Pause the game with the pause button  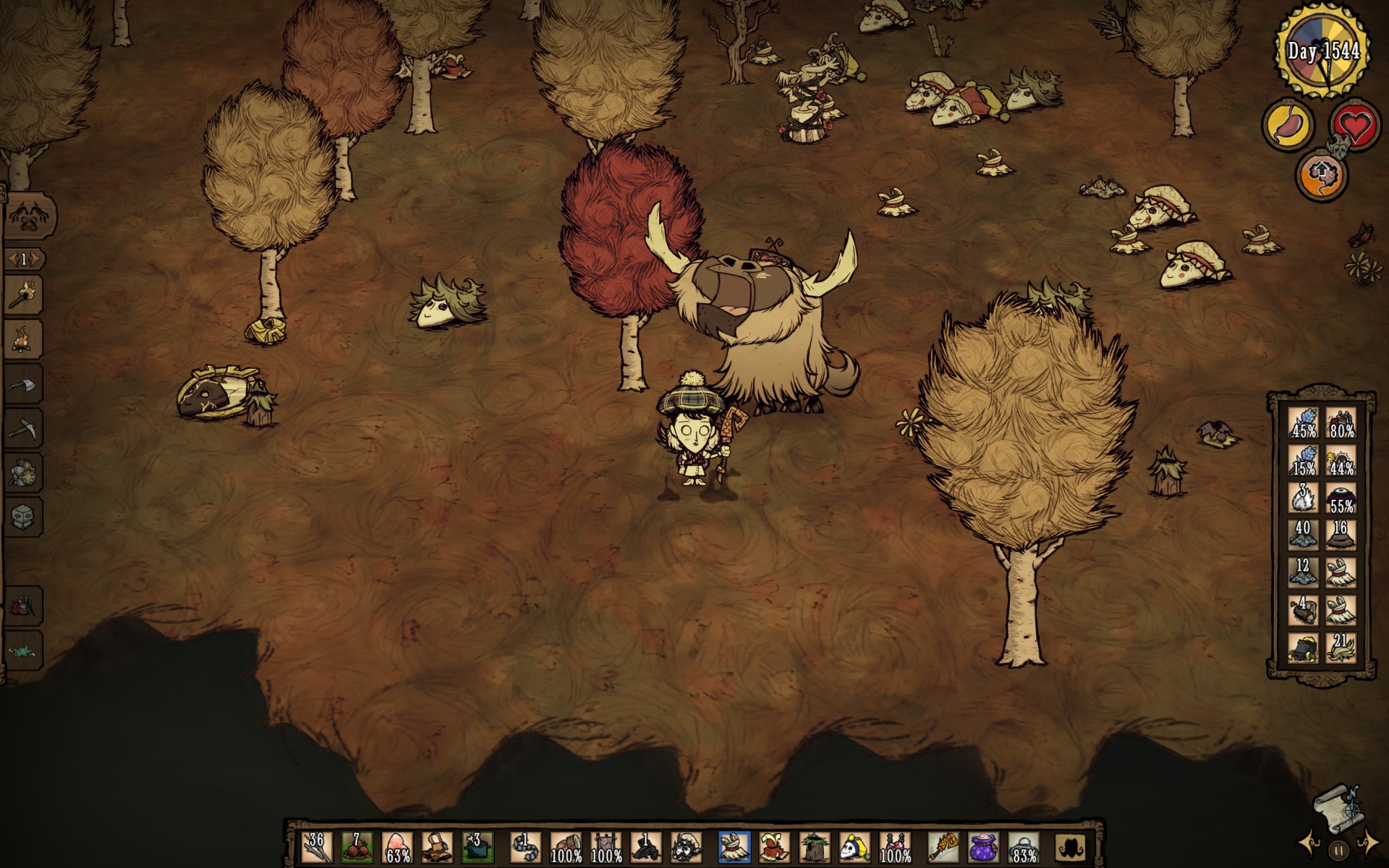click(1338, 851)
